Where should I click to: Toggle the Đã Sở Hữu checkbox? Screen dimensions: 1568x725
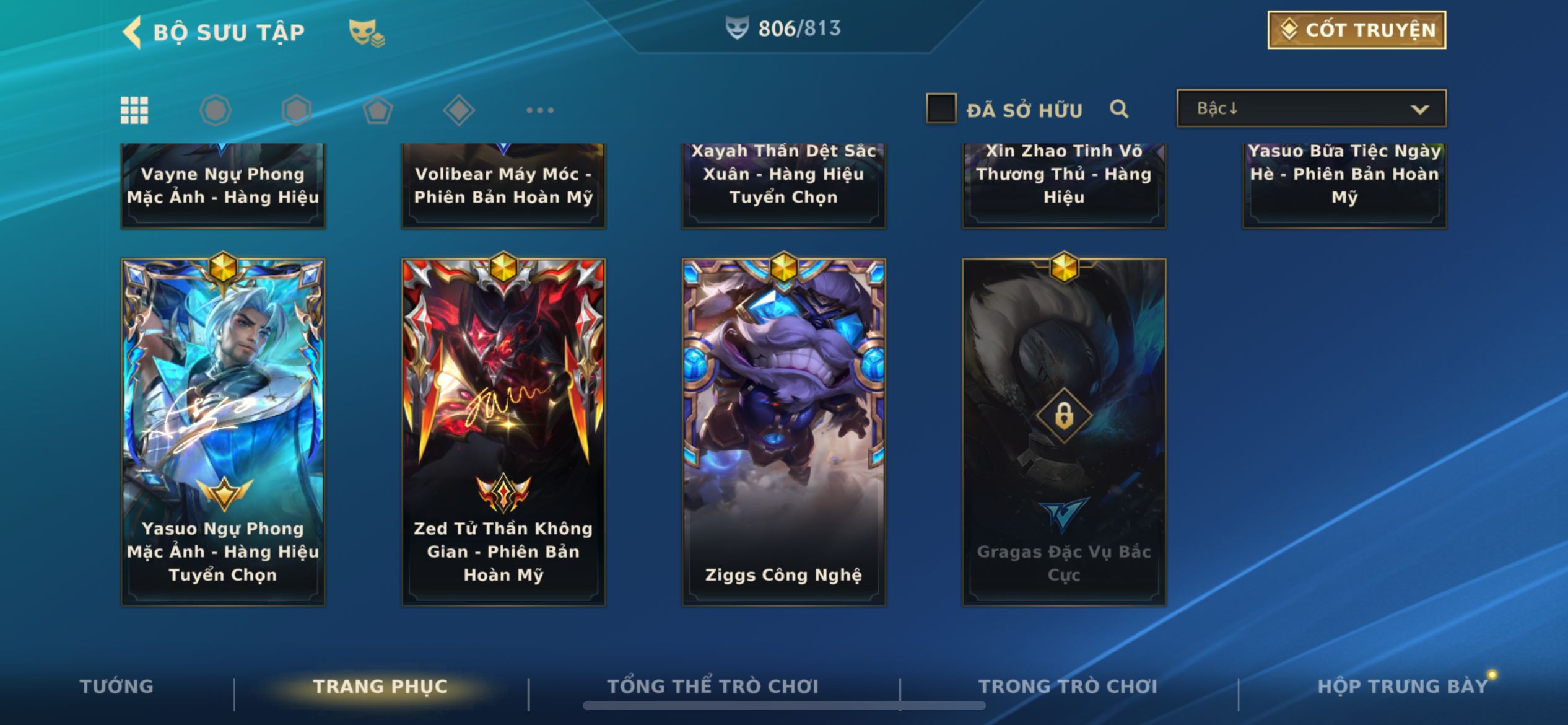pyautogui.click(x=941, y=109)
